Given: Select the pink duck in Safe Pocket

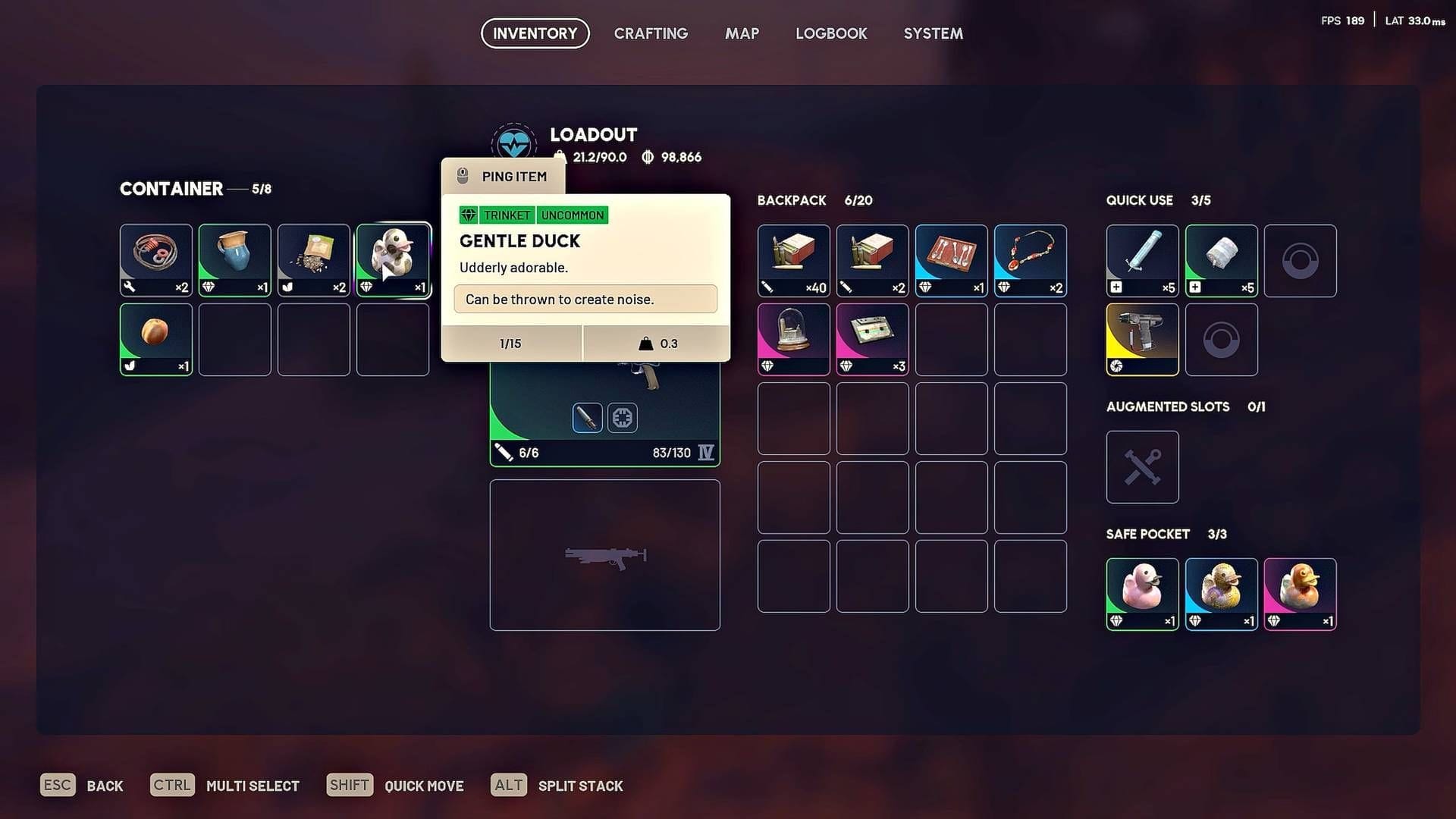Looking at the screenshot, I should point(1142,593).
